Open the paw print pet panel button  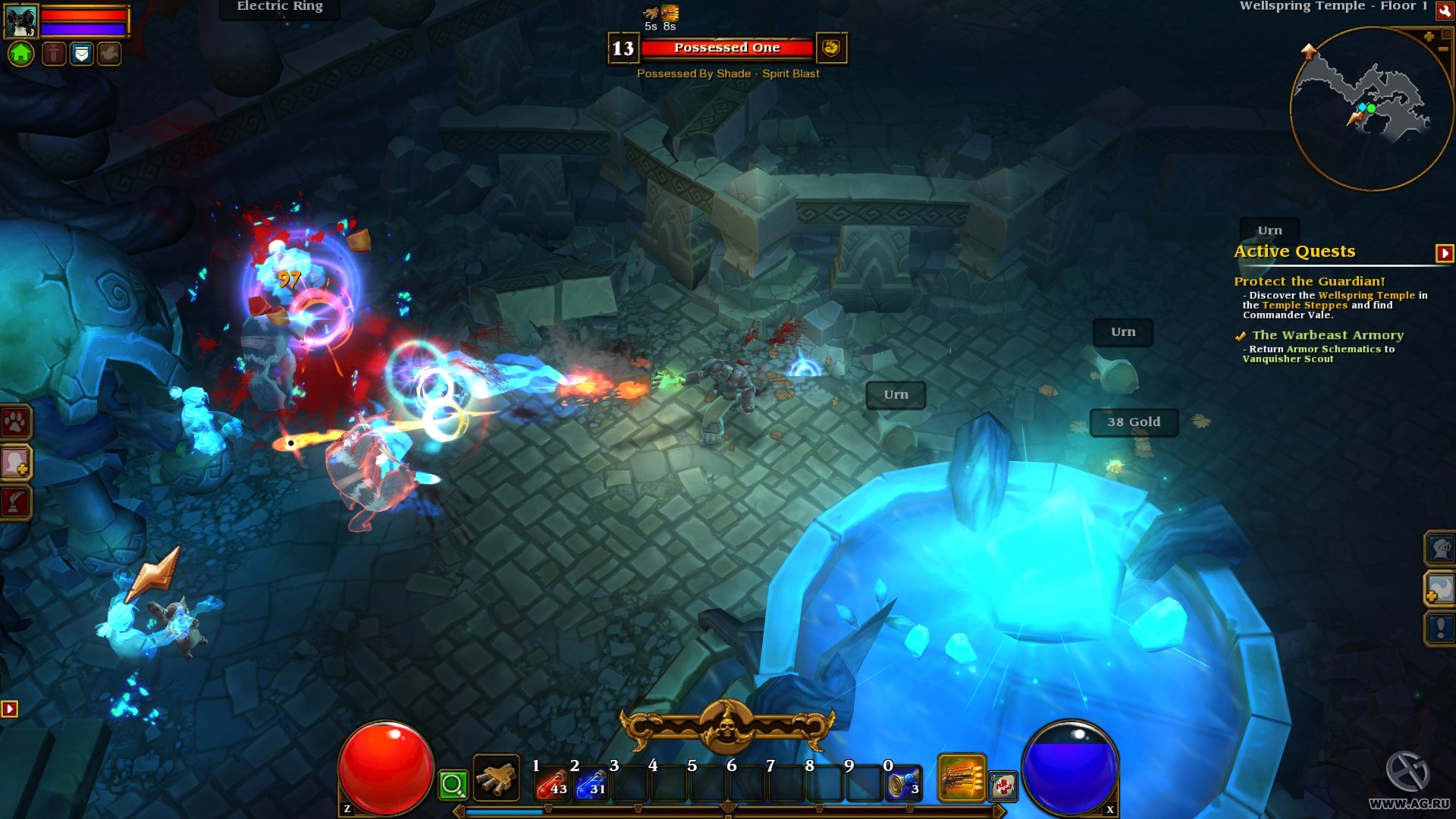pos(16,422)
